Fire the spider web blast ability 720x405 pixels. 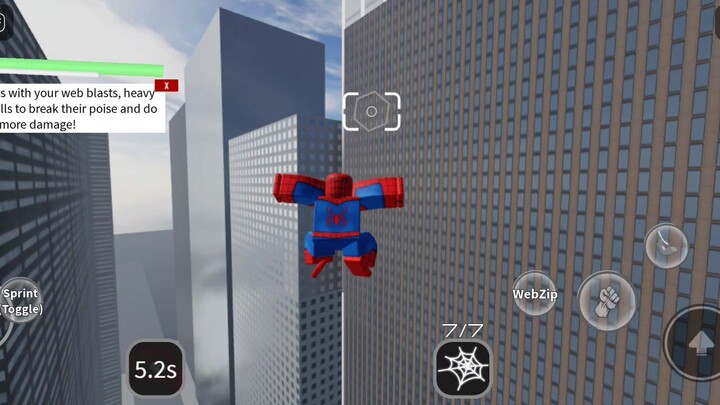point(463,369)
